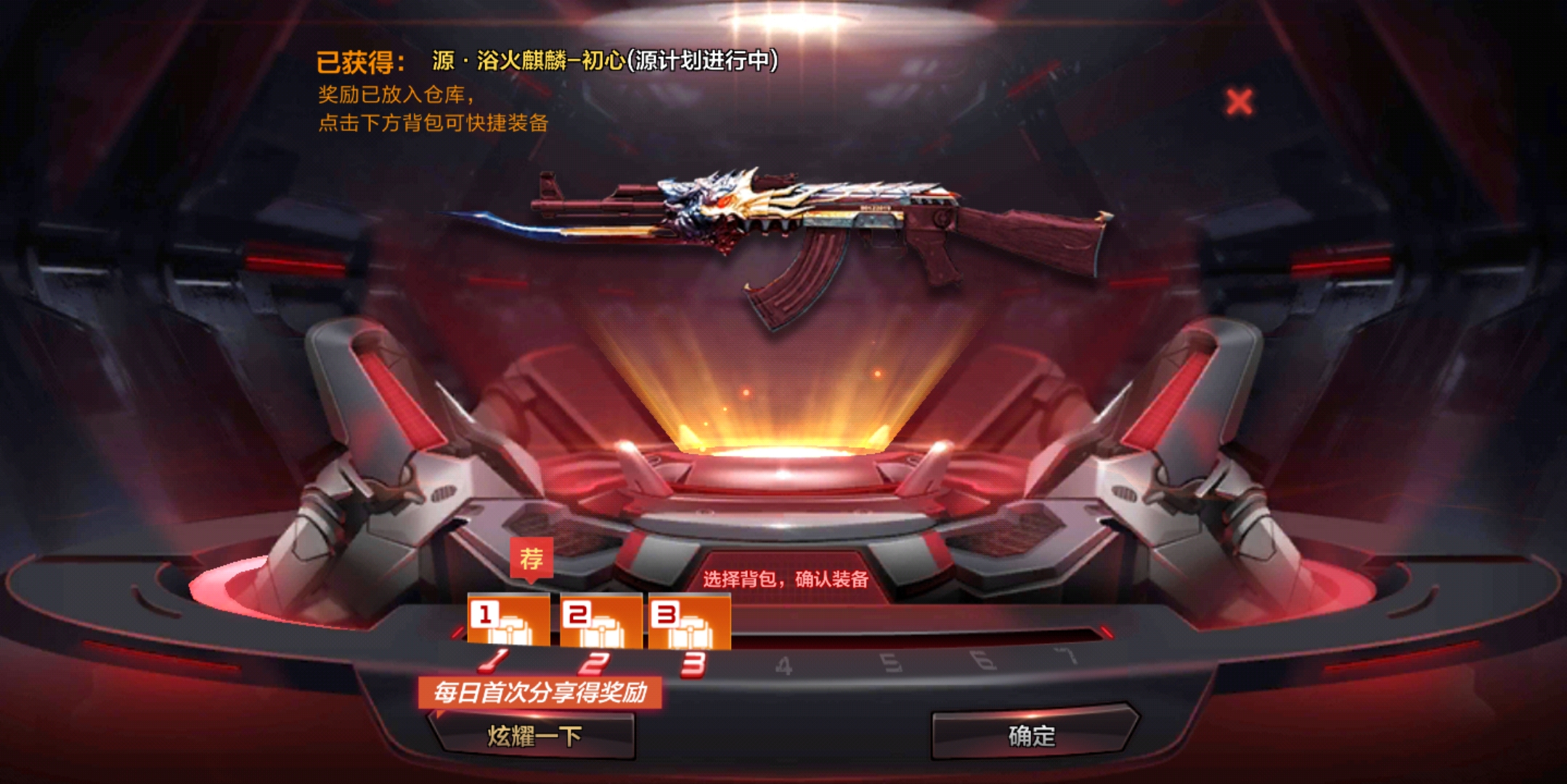Expand the red number 3 slot label

click(x=666, y=613)
